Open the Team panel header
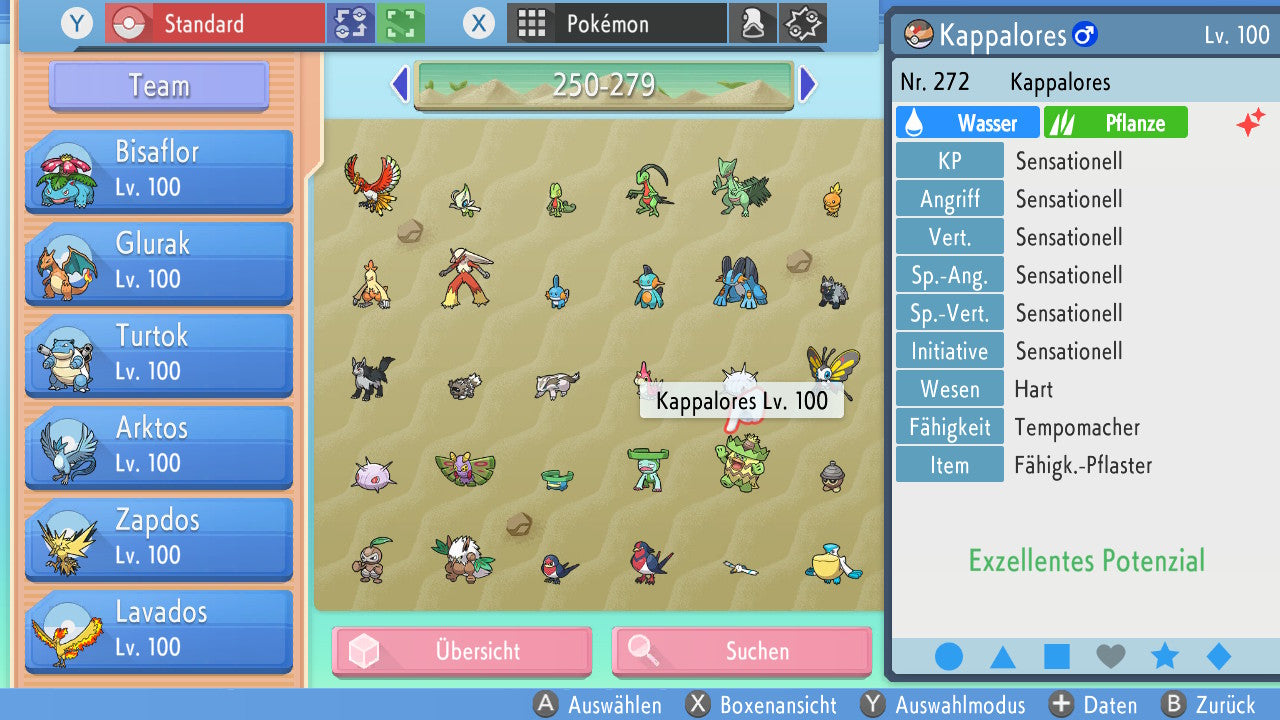 click(159, 86)
